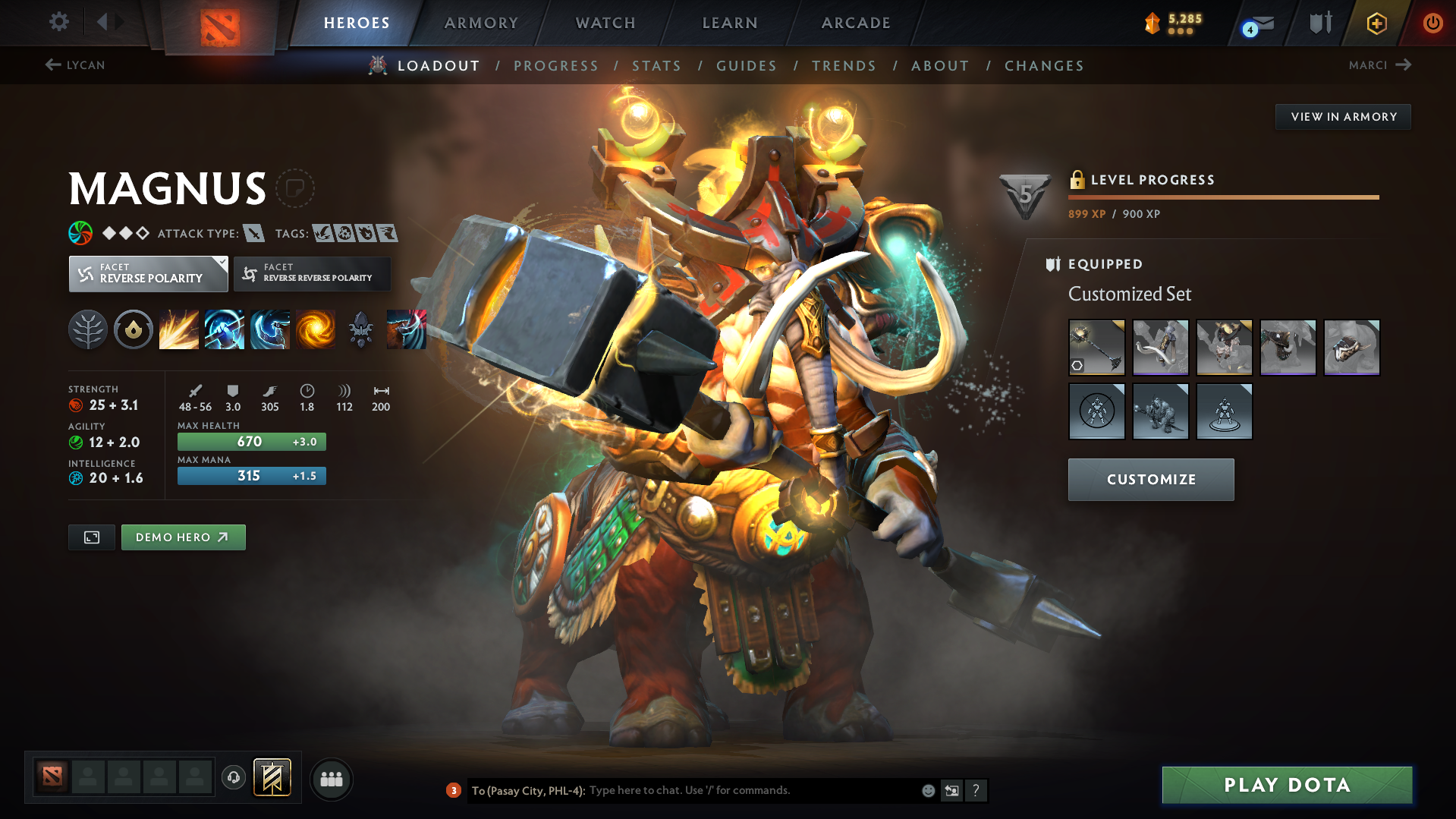Open the settings gear menu
Screen dimensions: 1456x819
(x=58, y=23)
